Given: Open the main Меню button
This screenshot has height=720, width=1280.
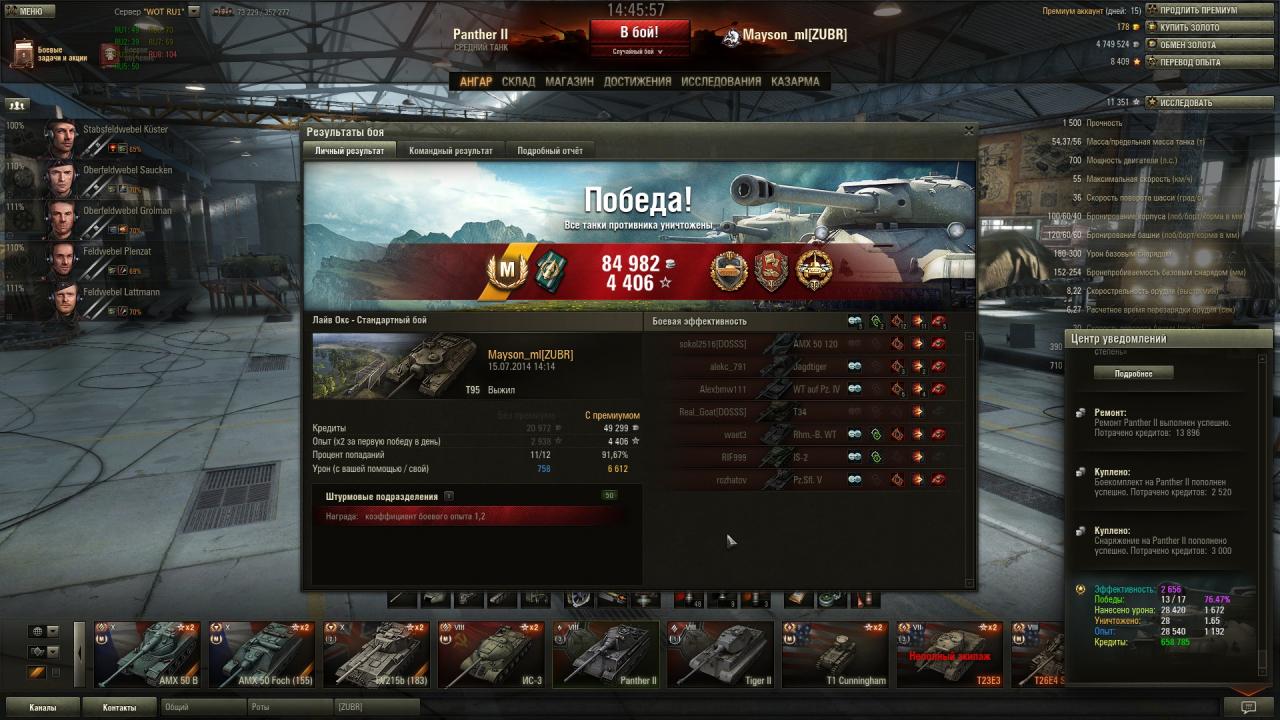Looking at the screenshot, I should tap(25, 11).
